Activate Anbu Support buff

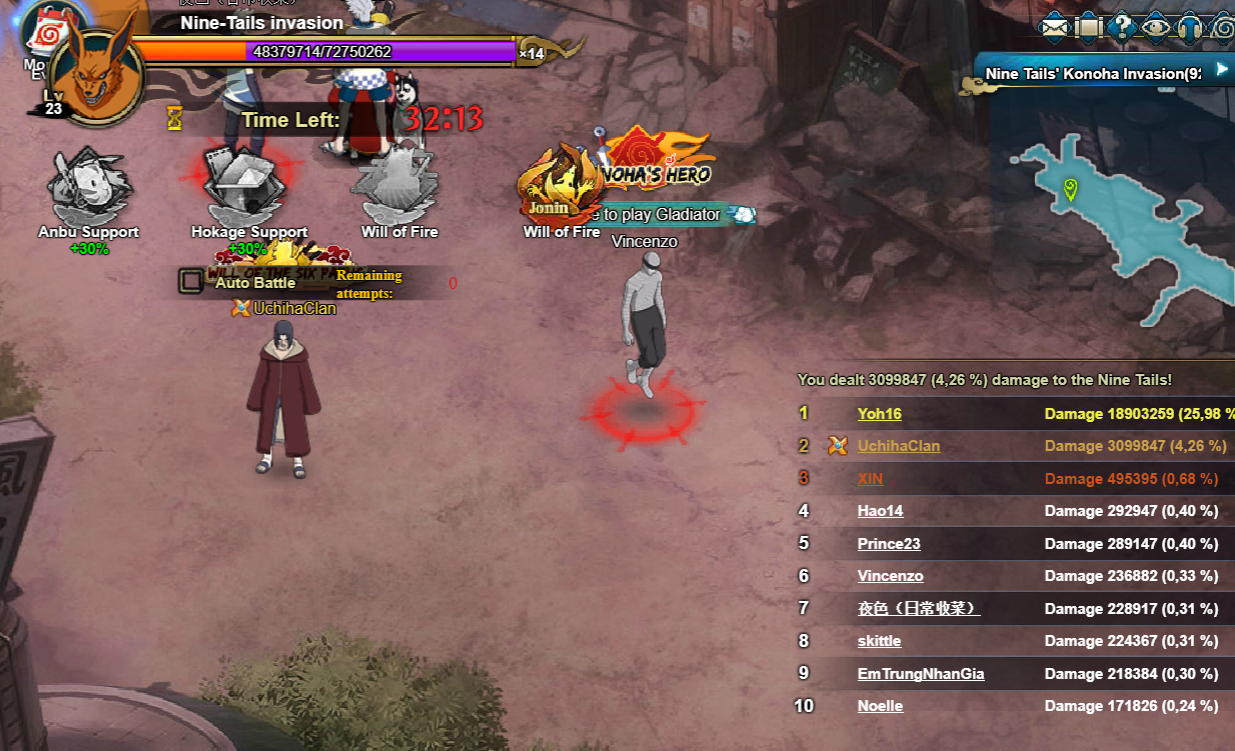pyautogui.click(x=88, y=188)
